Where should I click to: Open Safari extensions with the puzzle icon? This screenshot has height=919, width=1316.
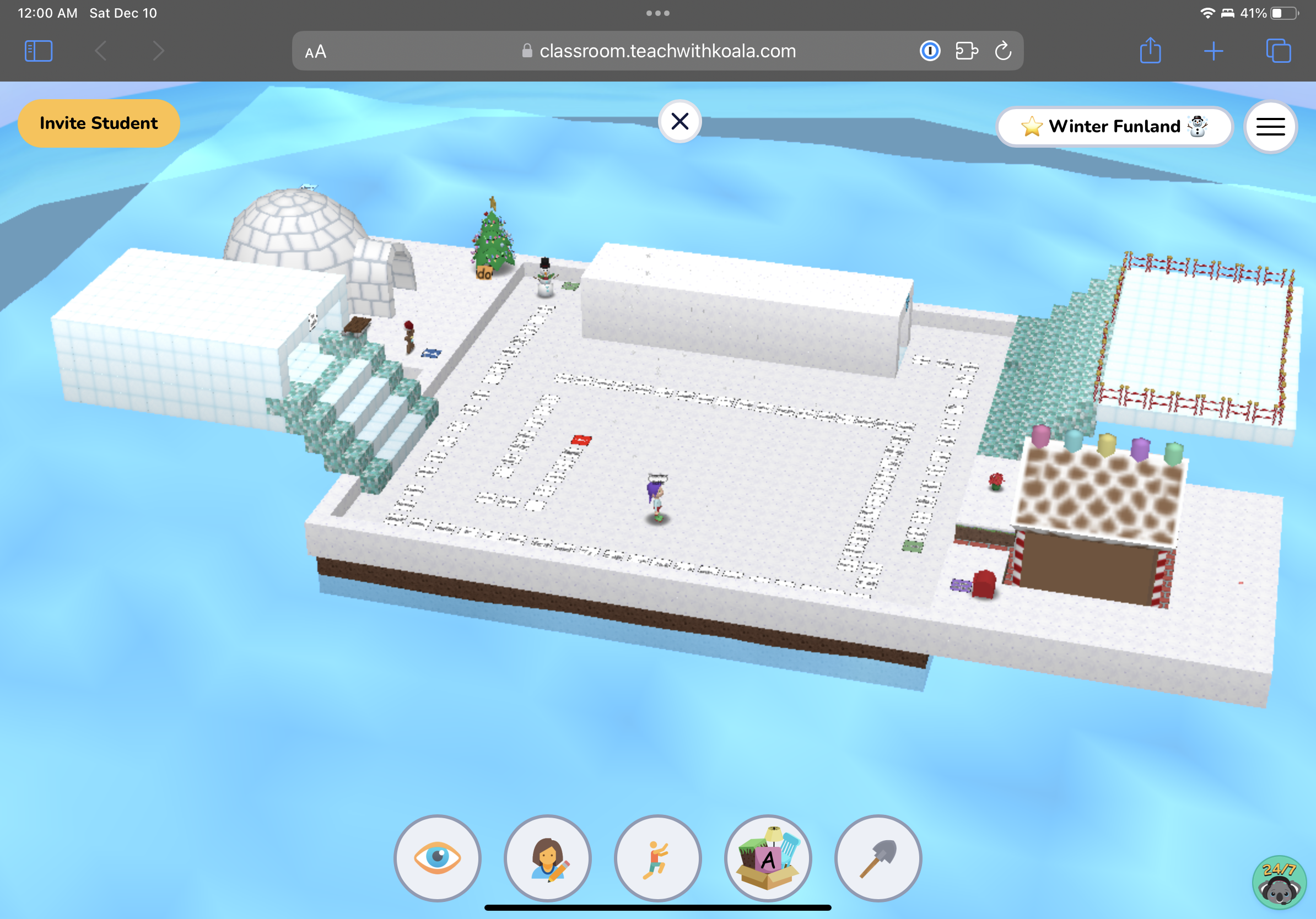(967, 51)
